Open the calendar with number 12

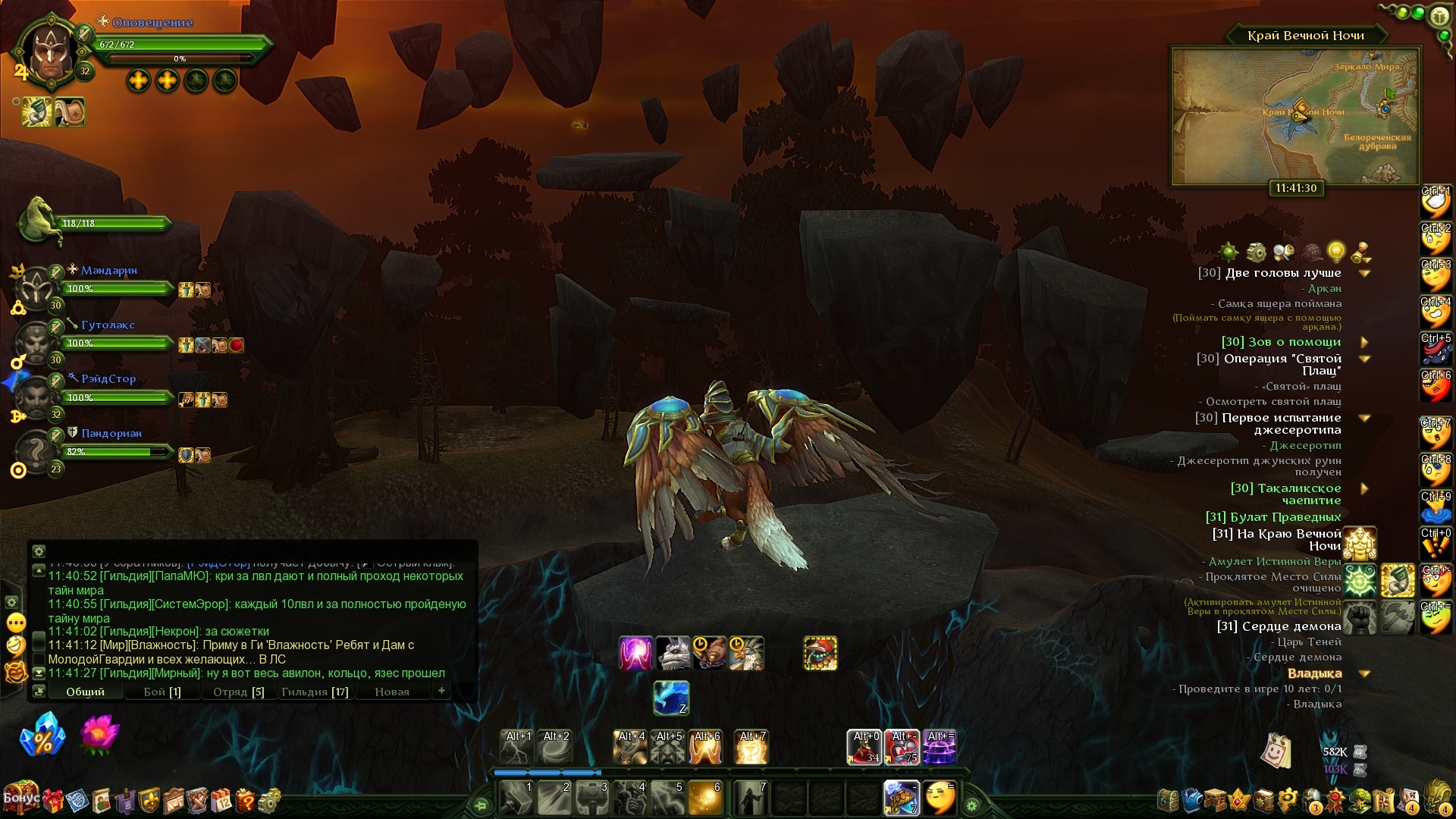tap(221, 800)
